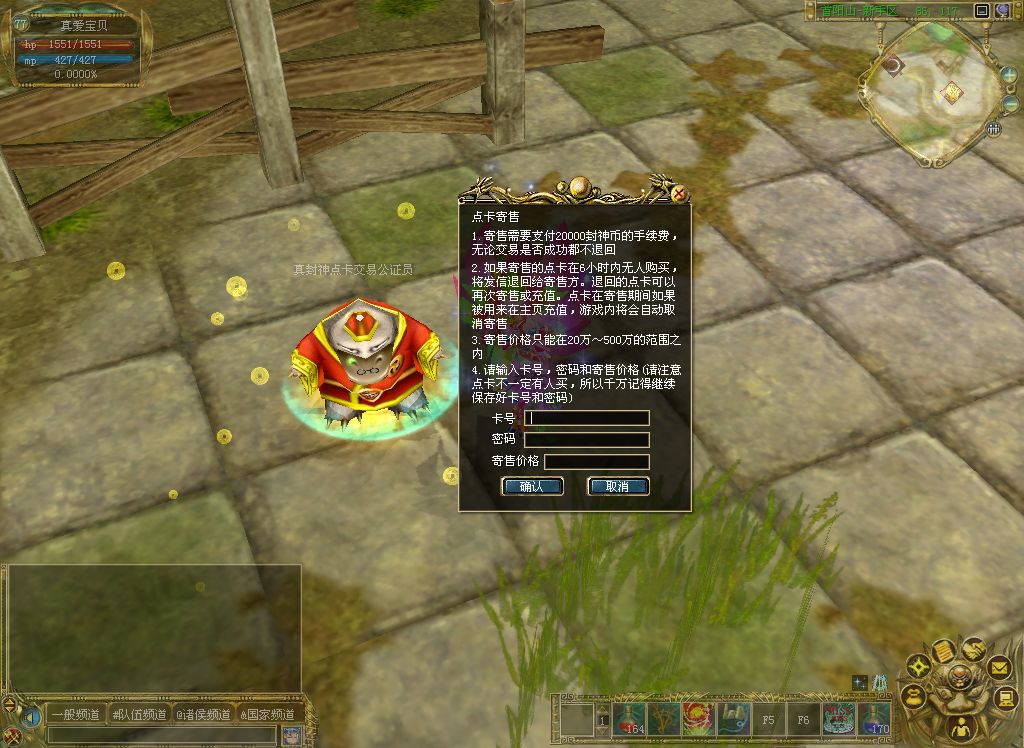This screenshot has height=748, width=1024.
Task: Select the @诸侯频道 chat channel
Action: tap(204, 714)
